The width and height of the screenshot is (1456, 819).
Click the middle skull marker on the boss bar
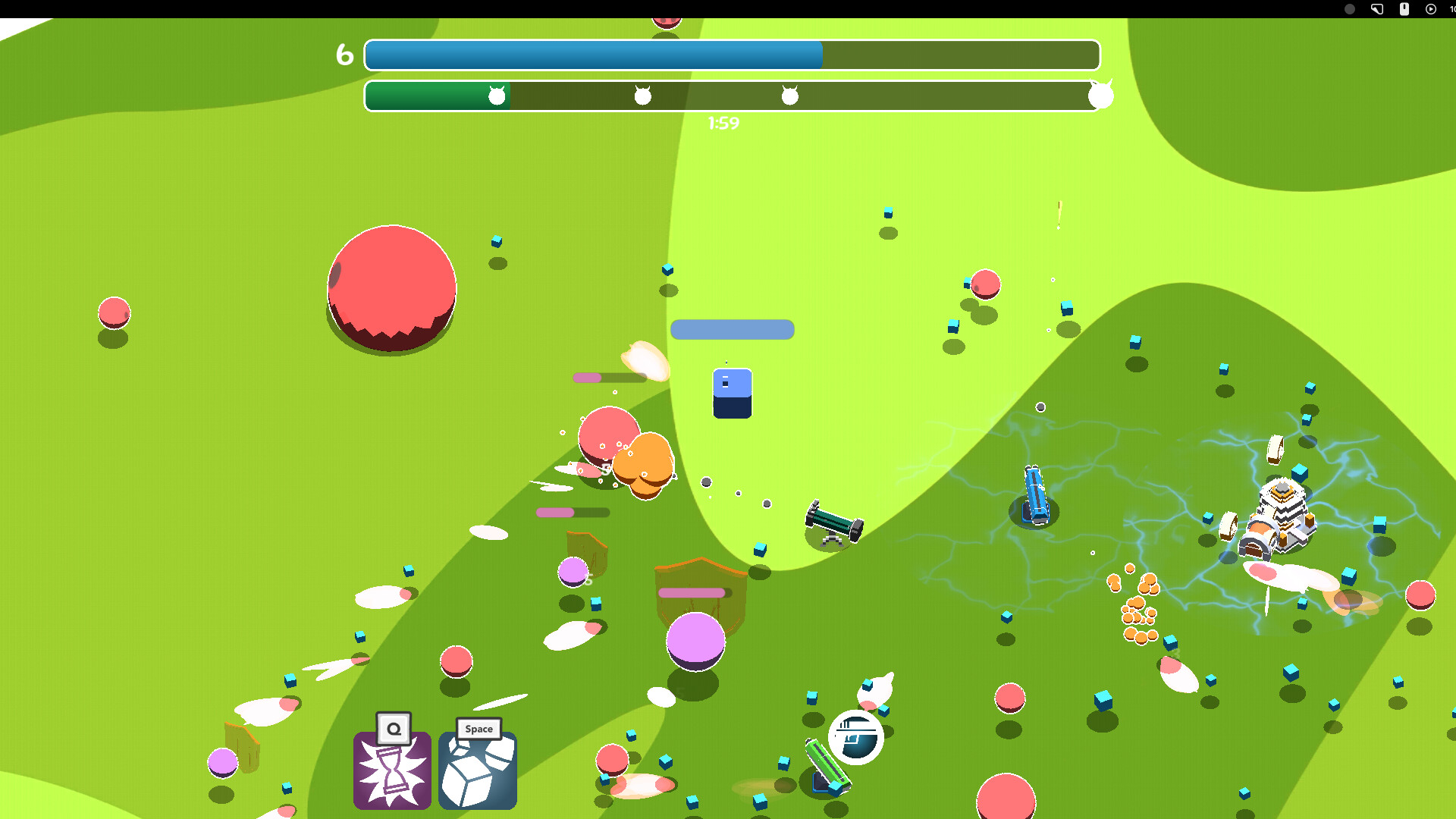(x=641, y=95)
